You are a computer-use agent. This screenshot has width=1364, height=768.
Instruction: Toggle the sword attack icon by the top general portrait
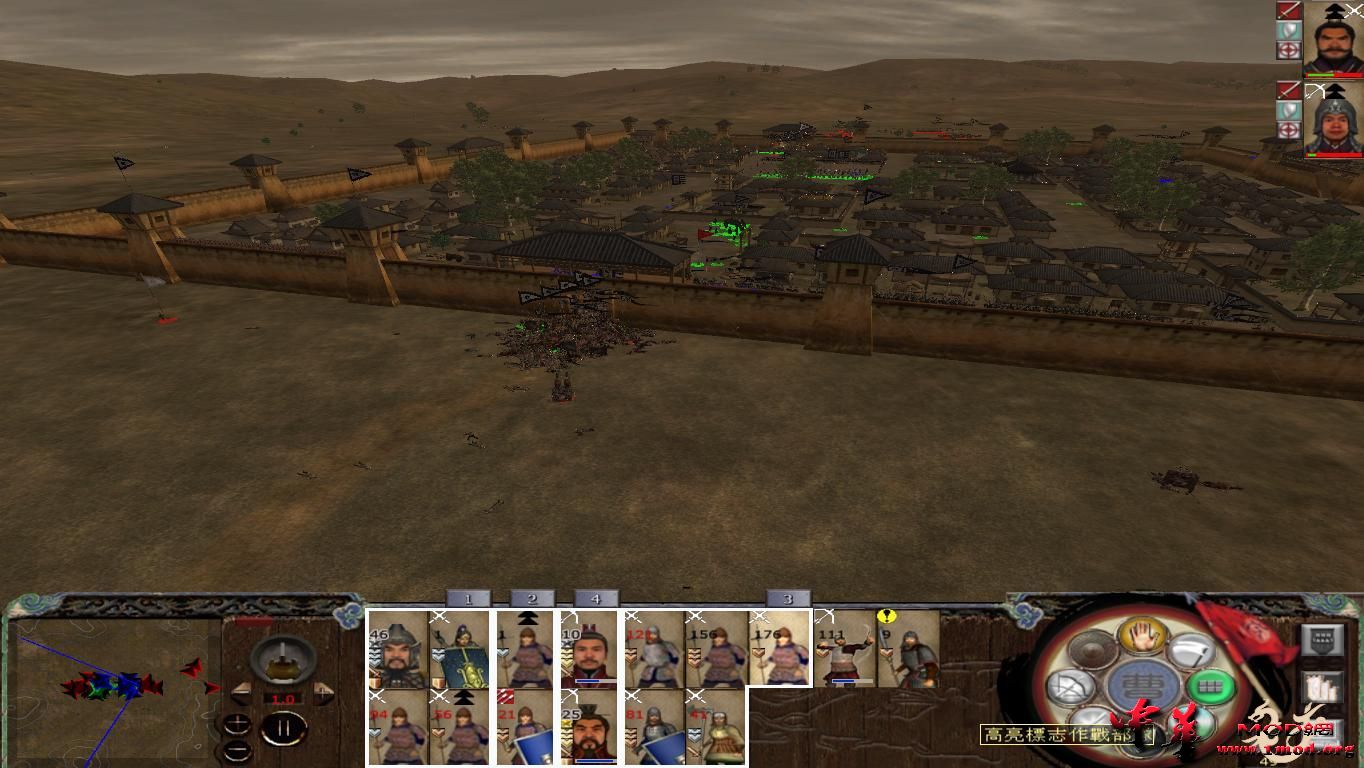click(1288, 11)
